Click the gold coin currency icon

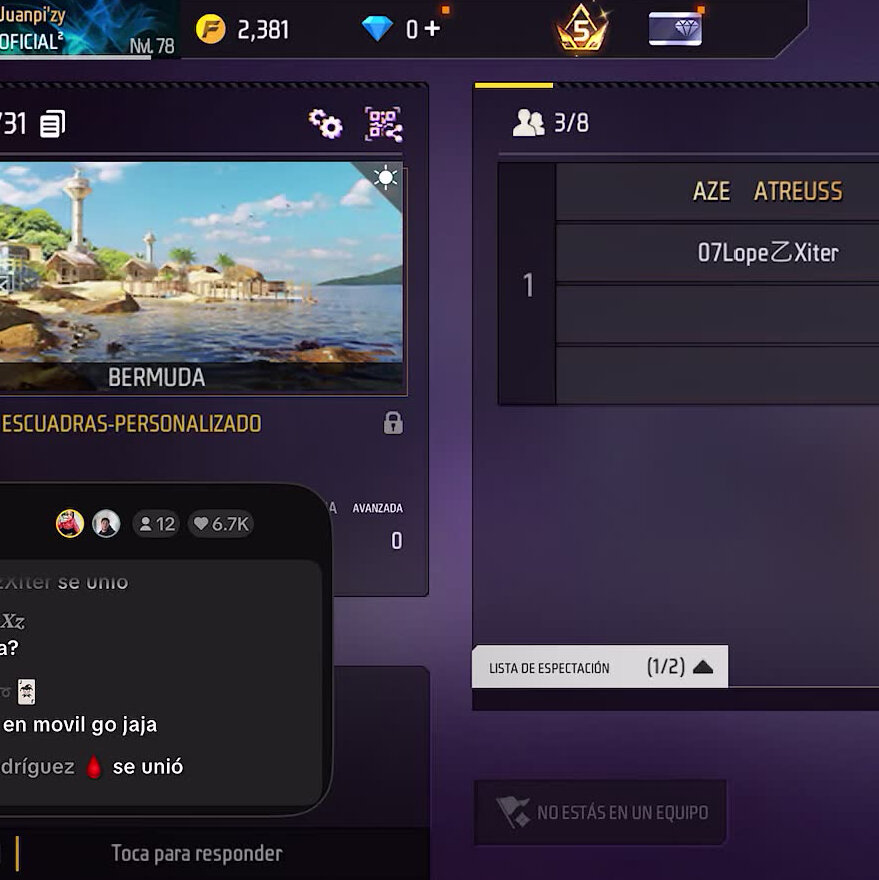[210, 29]
